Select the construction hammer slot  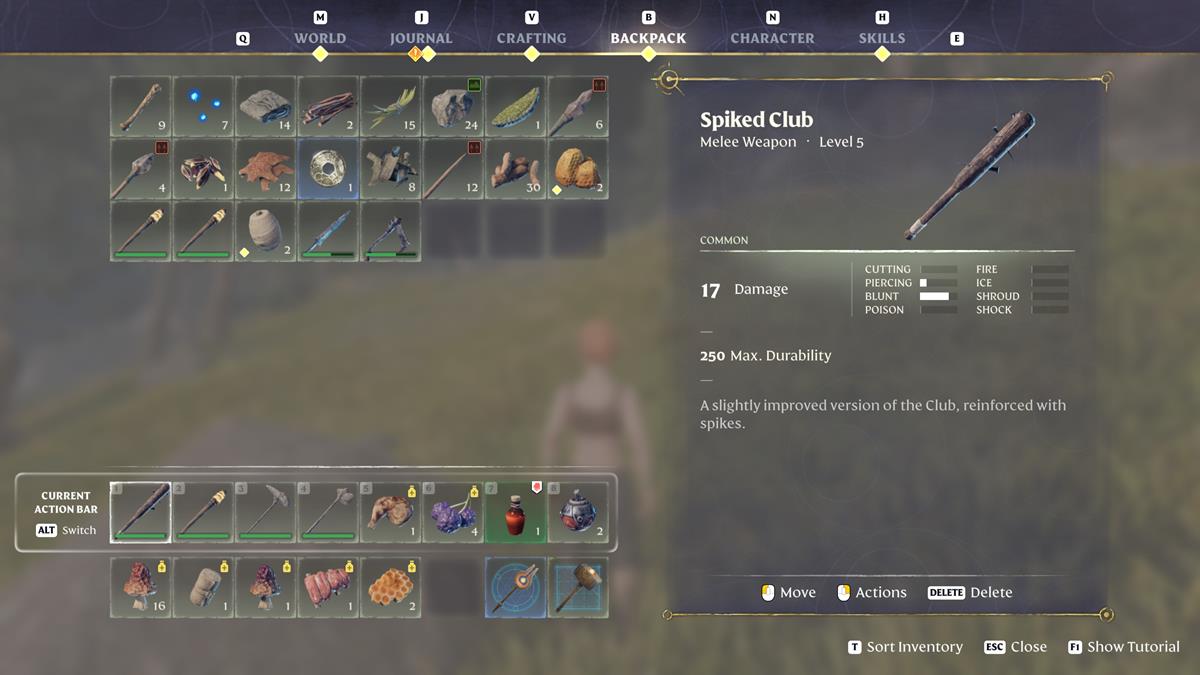tap(578, 587)
